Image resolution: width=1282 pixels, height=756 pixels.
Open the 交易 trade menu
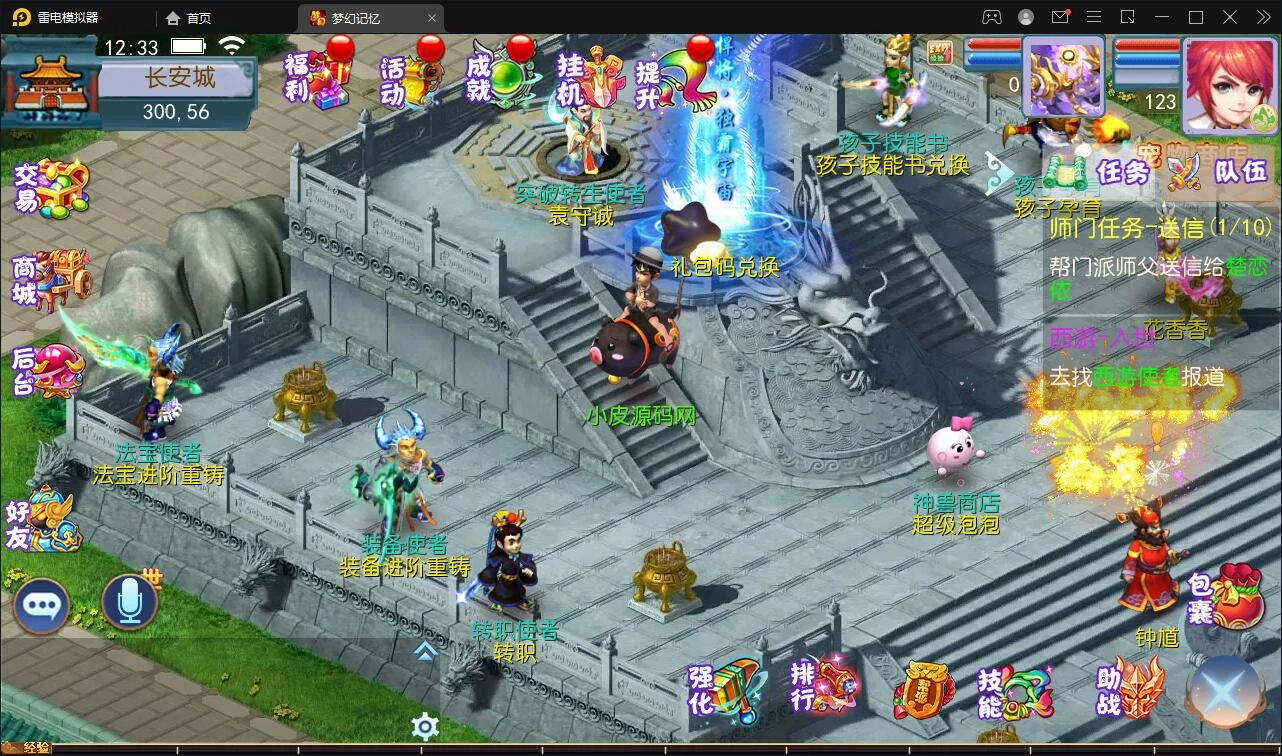point(50,188)
